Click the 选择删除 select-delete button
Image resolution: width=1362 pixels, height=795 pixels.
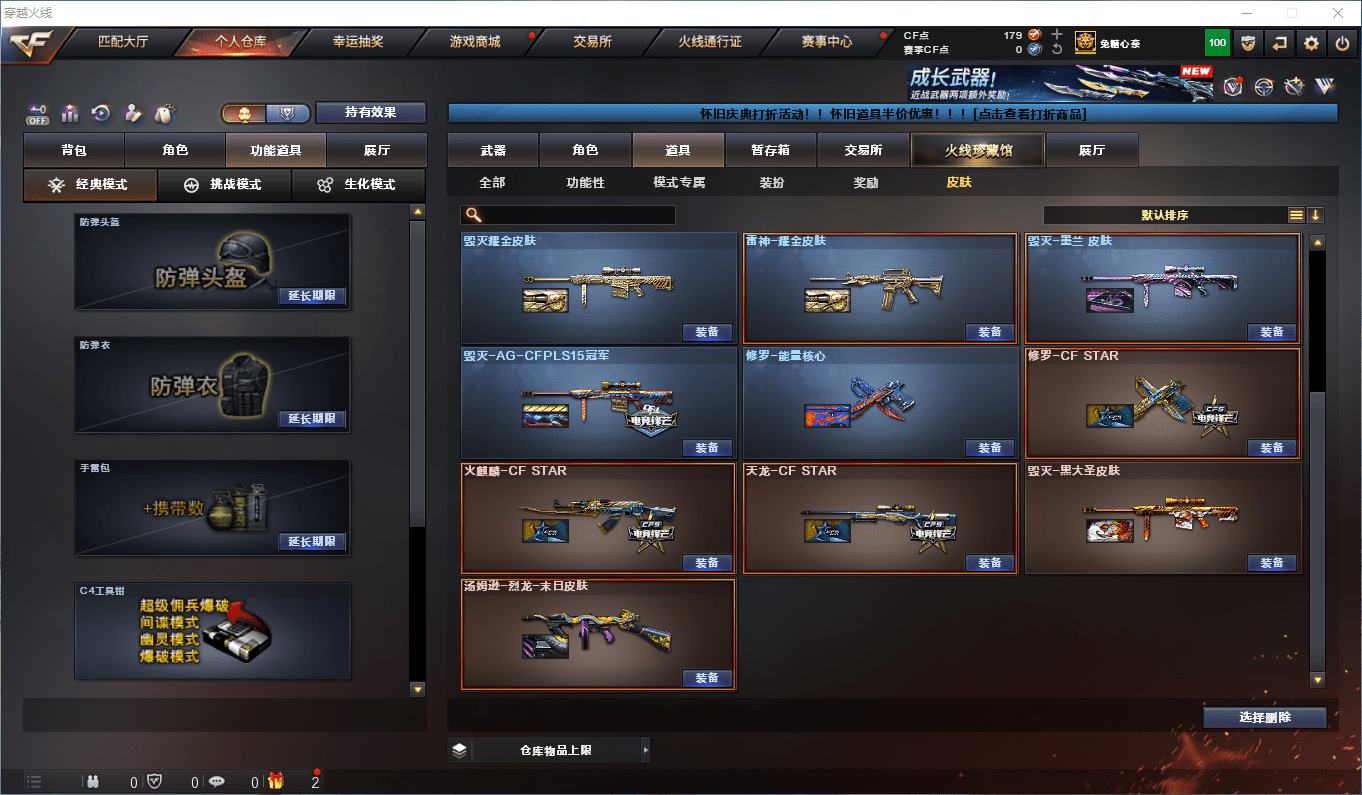click(1265, 718)
